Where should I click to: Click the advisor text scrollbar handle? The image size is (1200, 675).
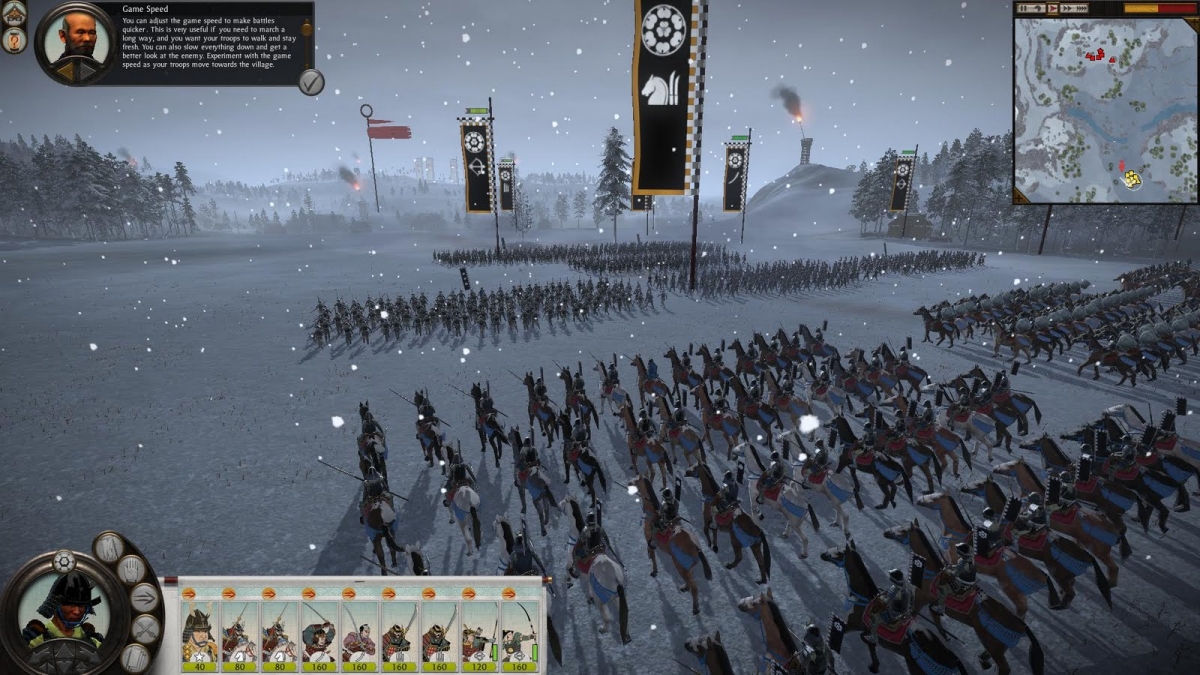point(307,30)
